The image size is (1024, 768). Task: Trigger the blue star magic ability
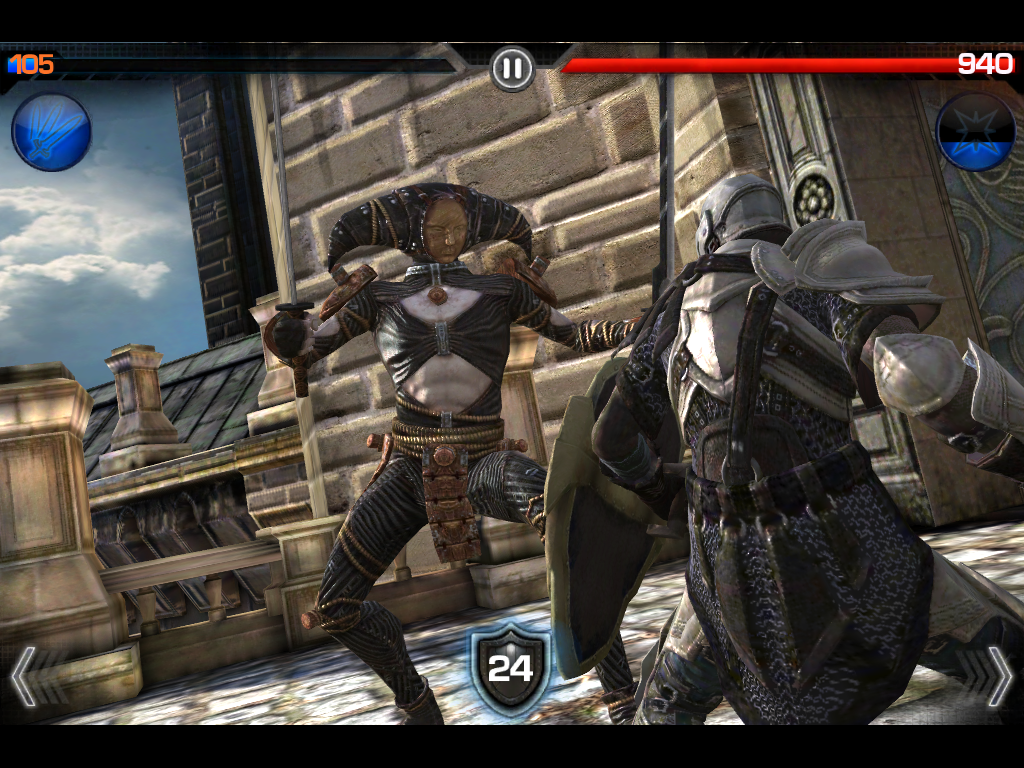pyautogui.click(x=975, y=132)
